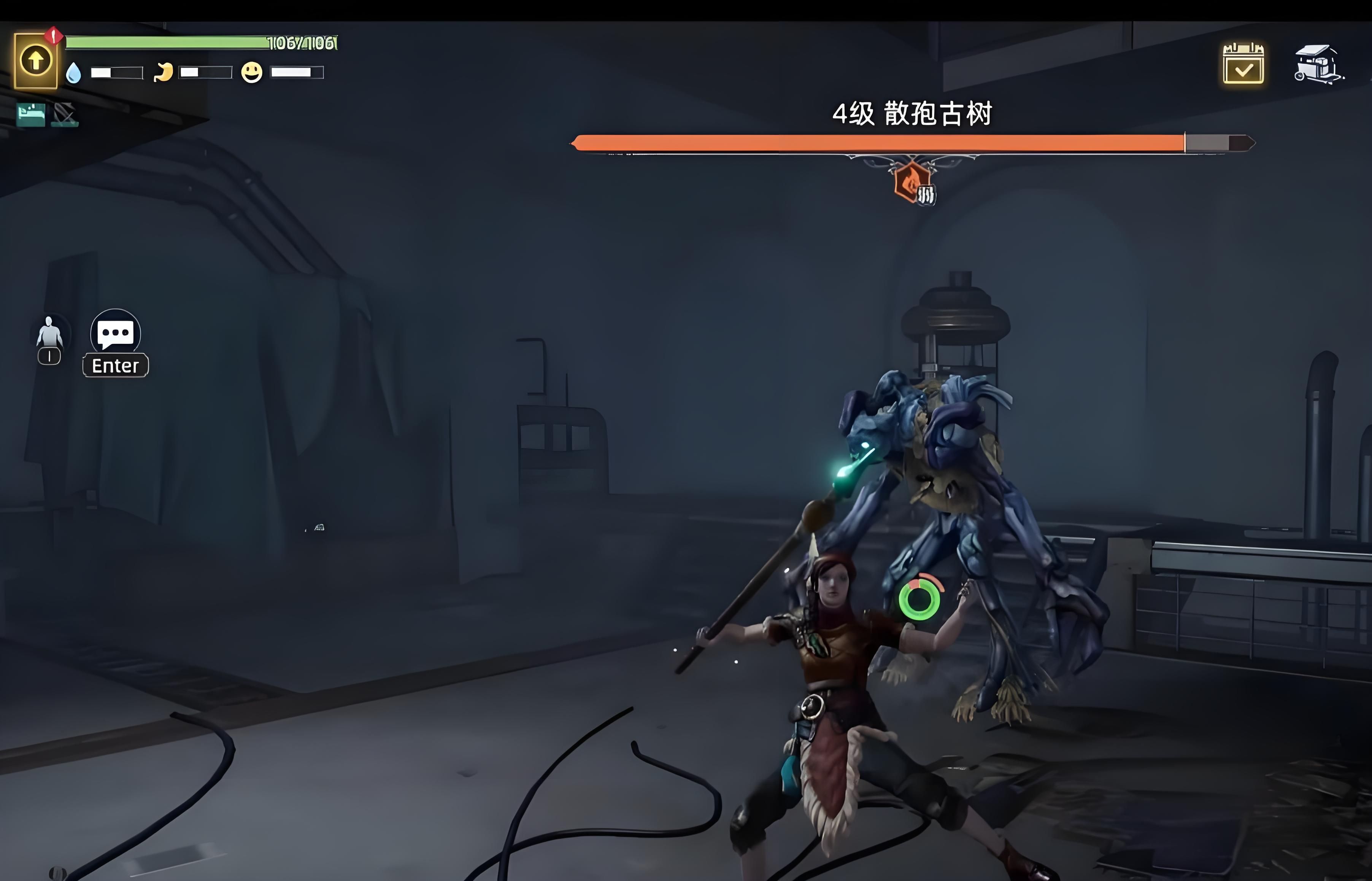Click the yellow stomach hunger icon
This screenshot has height=881, width=1372.
tap(164, 73)
